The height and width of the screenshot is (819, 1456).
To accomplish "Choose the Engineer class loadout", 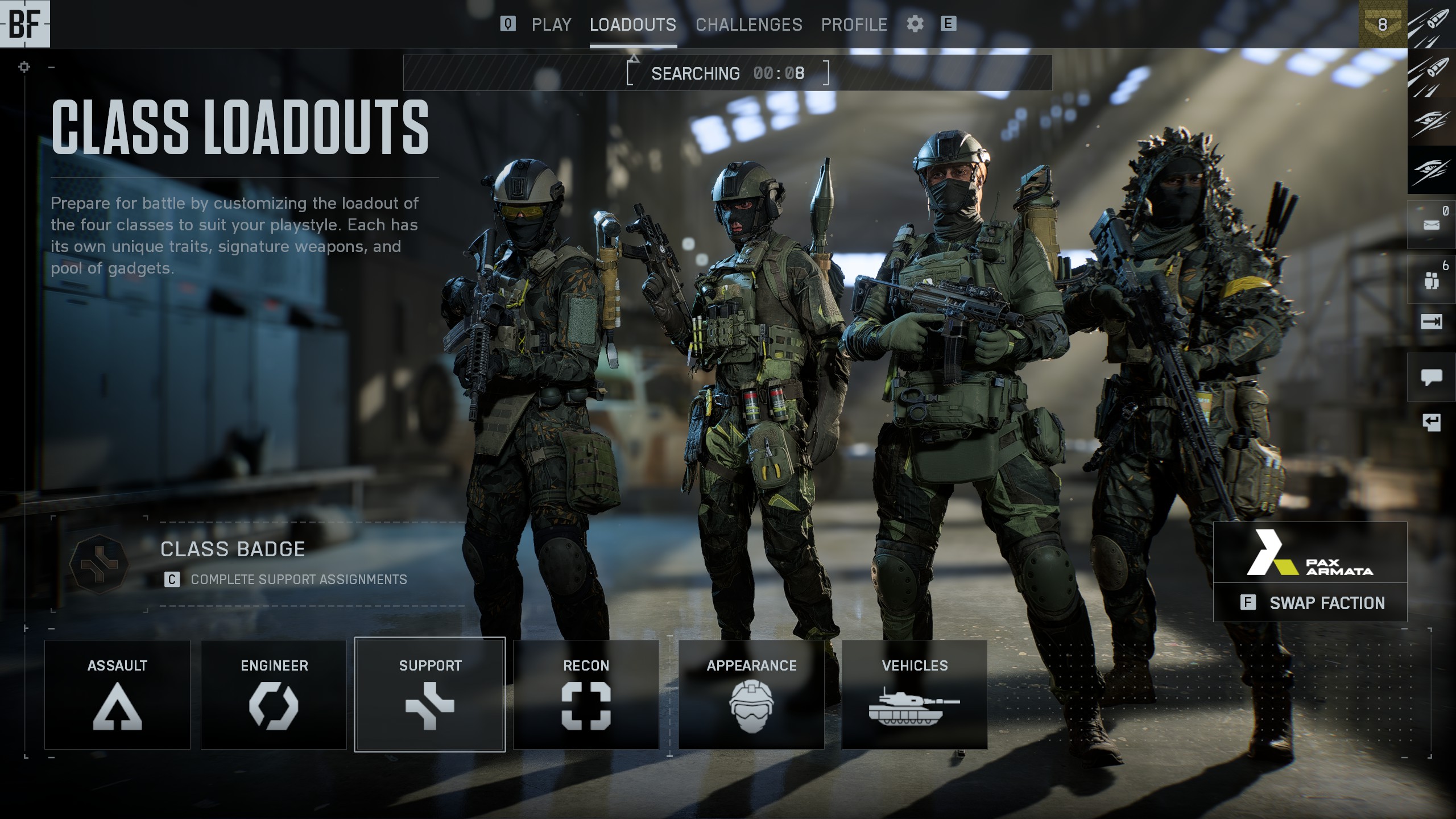I will pos(274,694).
